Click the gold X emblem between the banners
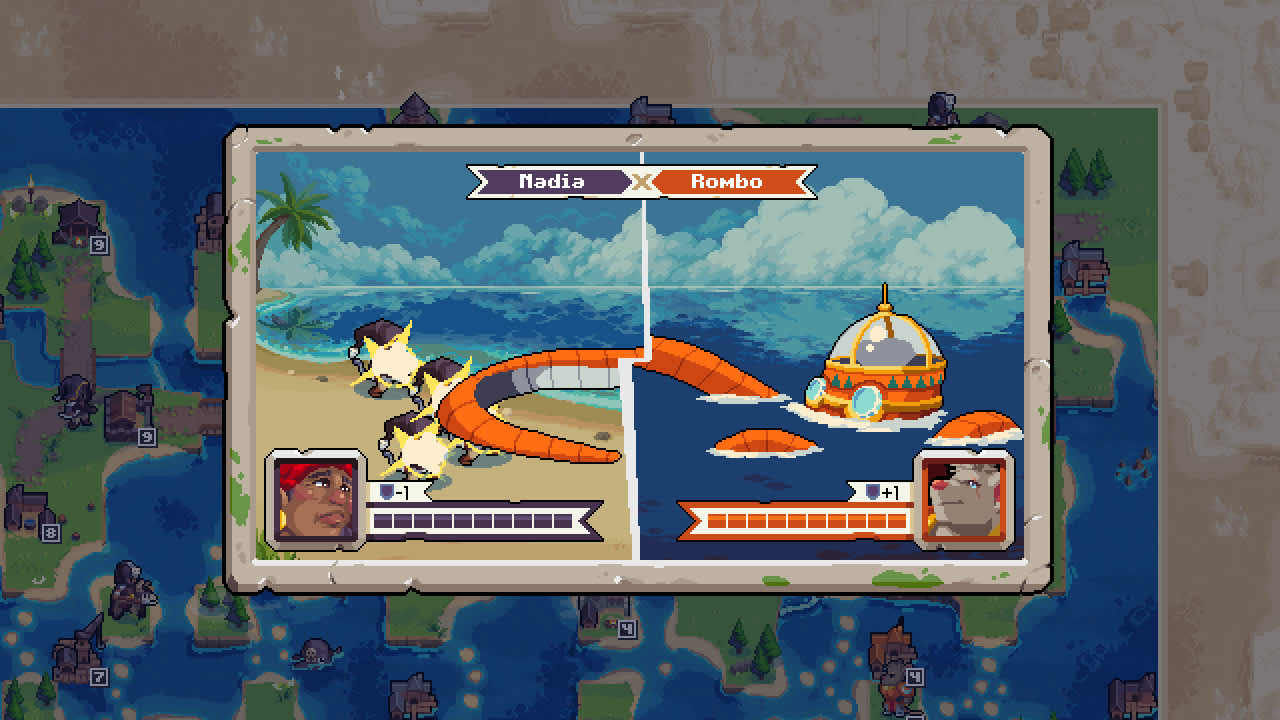Image resolution: width=1280 pixels, height=720 pixels. [x=640, y=181]
